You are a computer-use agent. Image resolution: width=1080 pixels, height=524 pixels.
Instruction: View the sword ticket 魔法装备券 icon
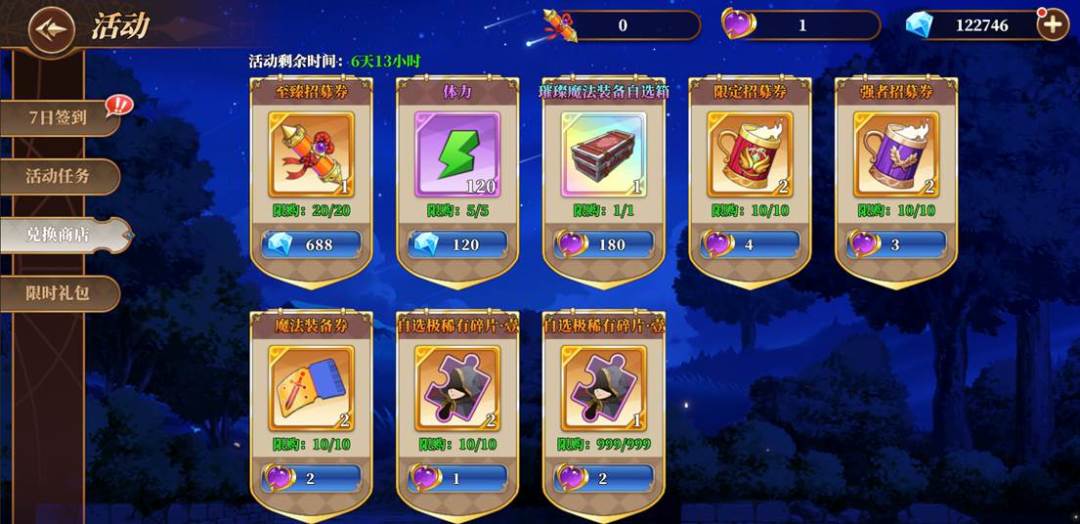tap(310, 389)
